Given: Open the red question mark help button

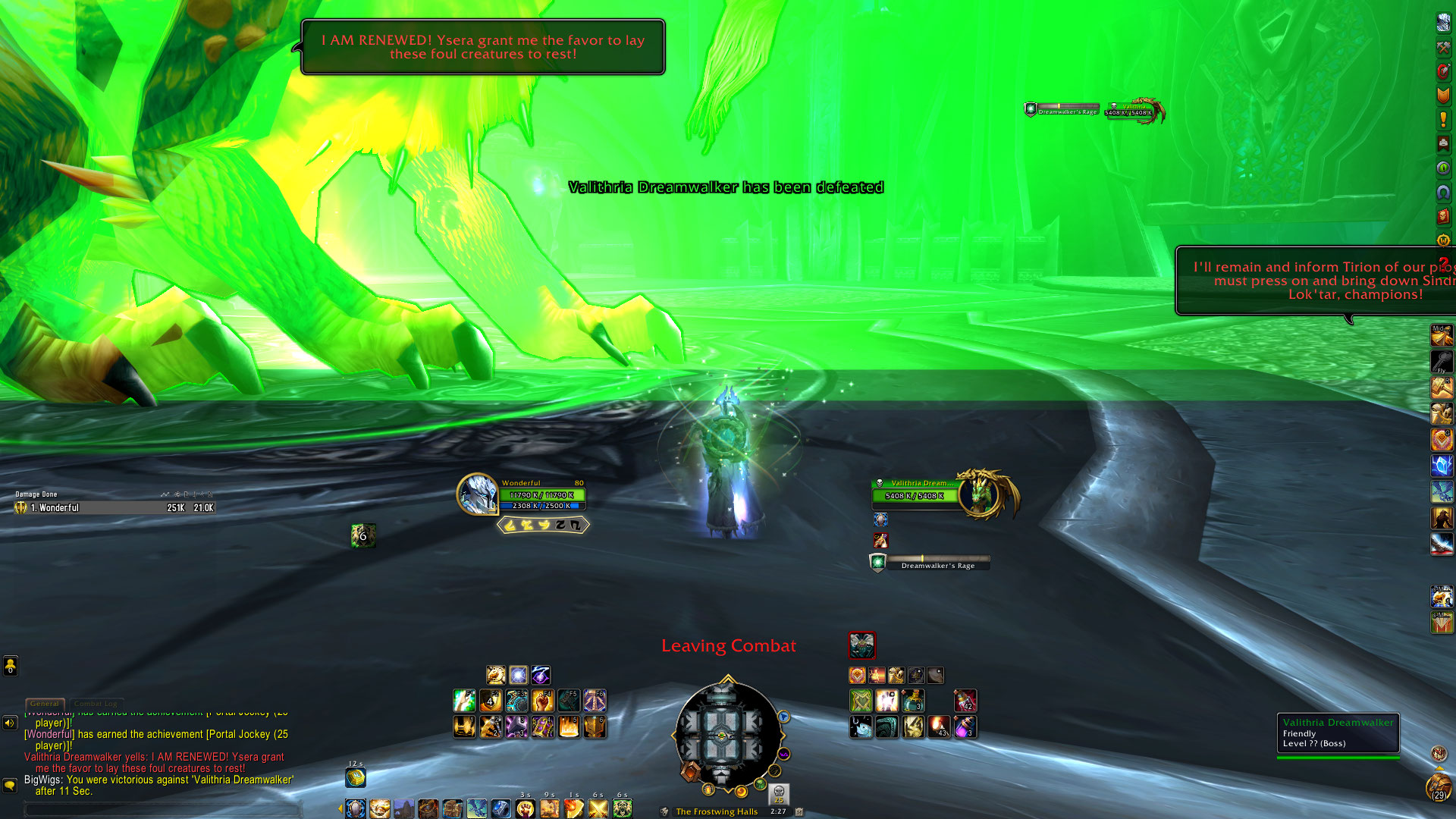Looking at the screenshot, I should pyautogui.click(x=1443, y=262).
